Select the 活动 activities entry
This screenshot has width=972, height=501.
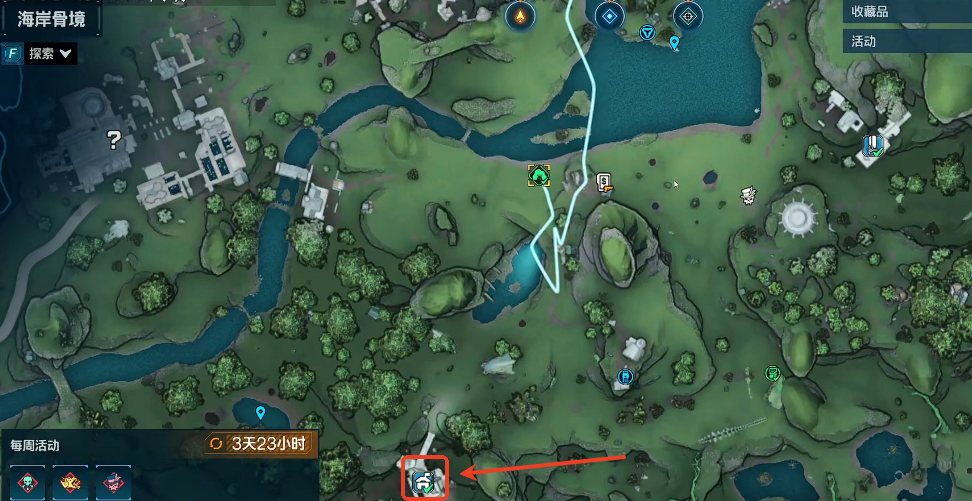863,41
